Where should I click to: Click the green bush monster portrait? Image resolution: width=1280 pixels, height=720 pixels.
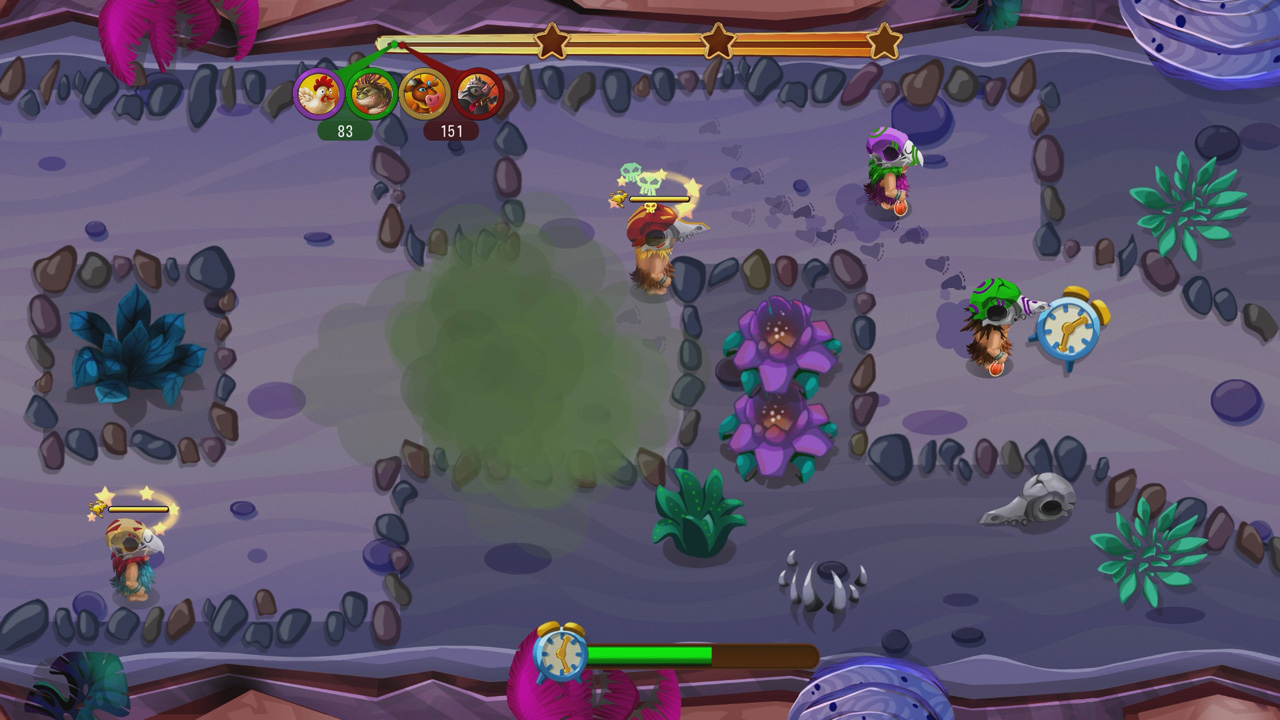[370, 95]
